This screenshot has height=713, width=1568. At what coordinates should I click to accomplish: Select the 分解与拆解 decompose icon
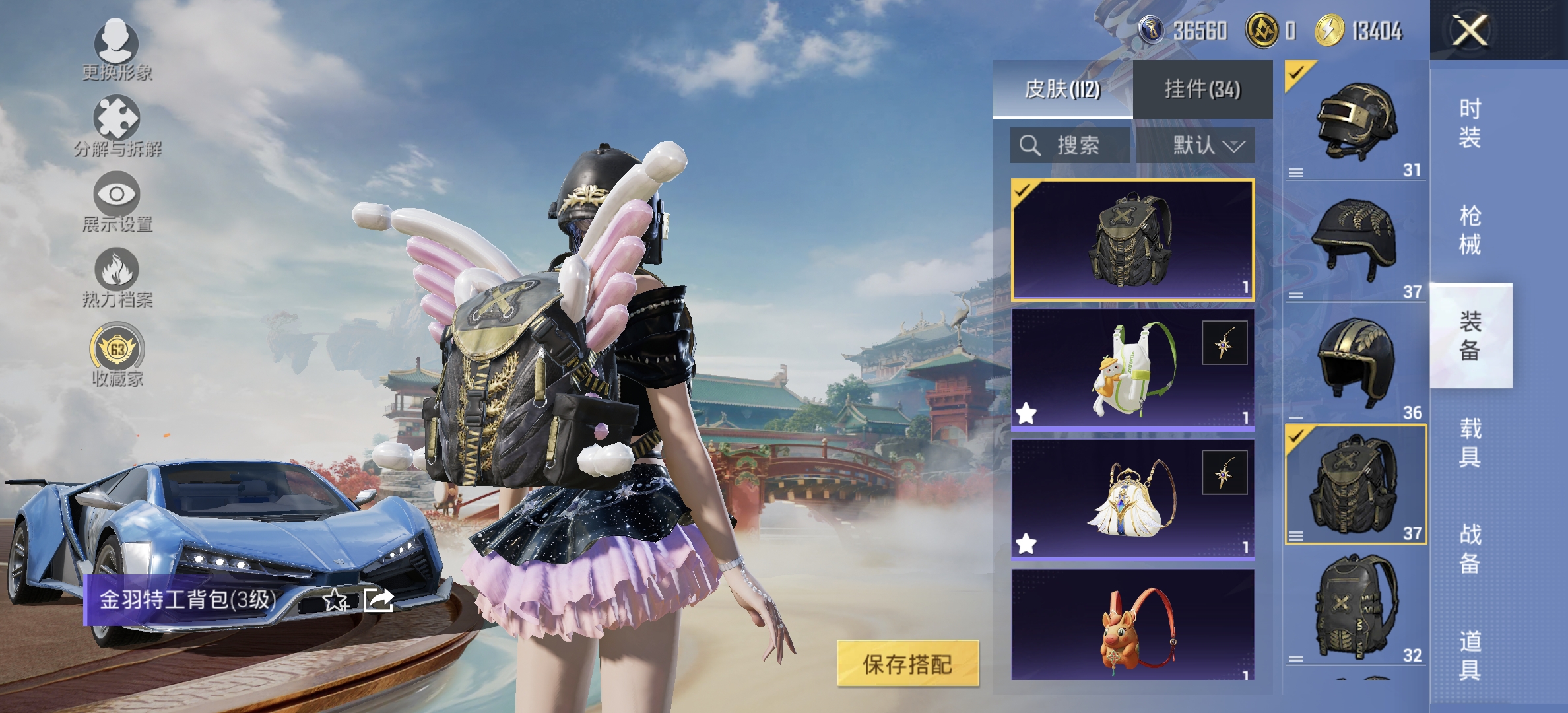click(115, 122)
